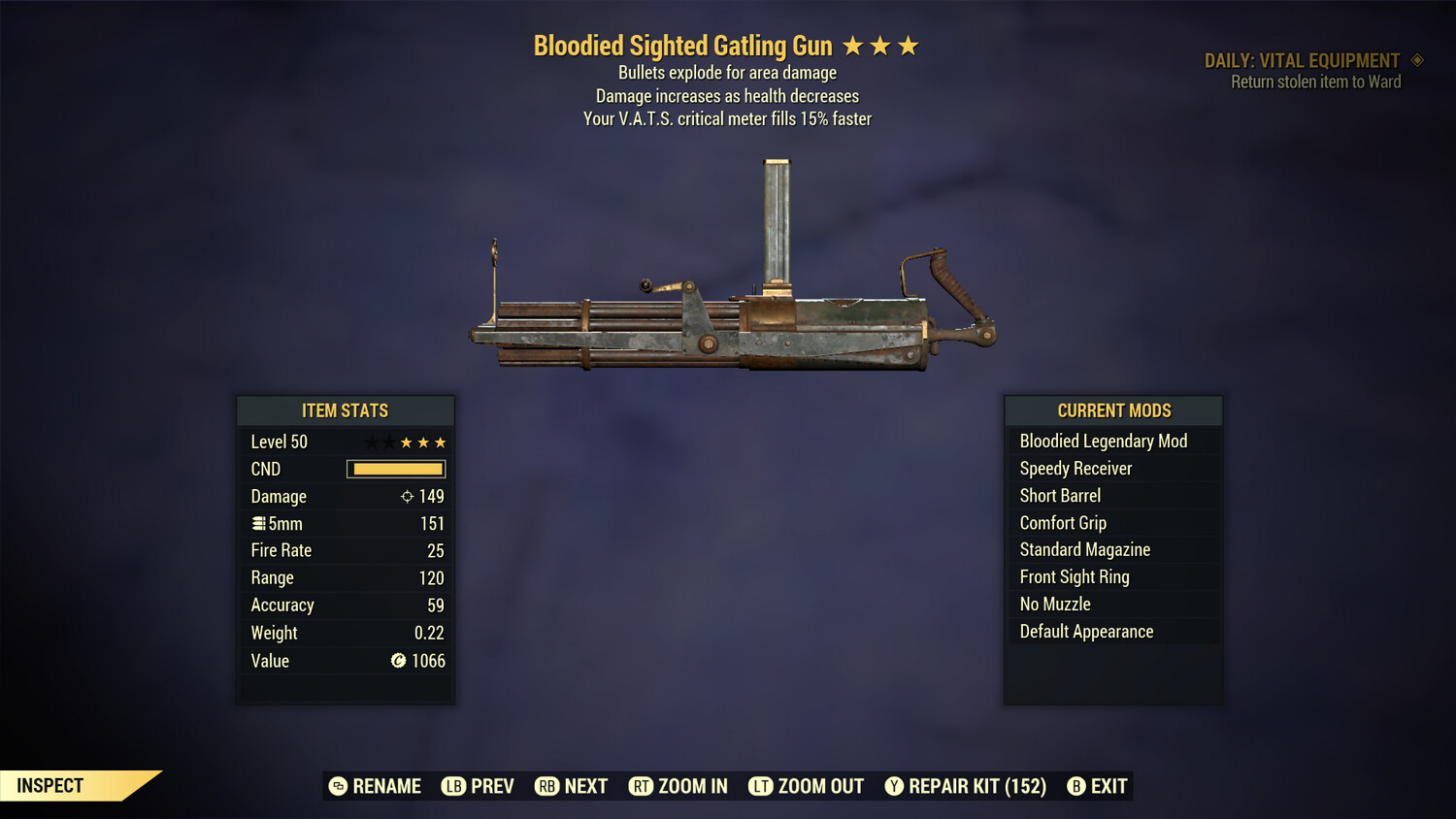The image size is (1456, 819).
Task: Click the Inspect label at bottom left
Action: pyautogui.click(x=49, y=785)
